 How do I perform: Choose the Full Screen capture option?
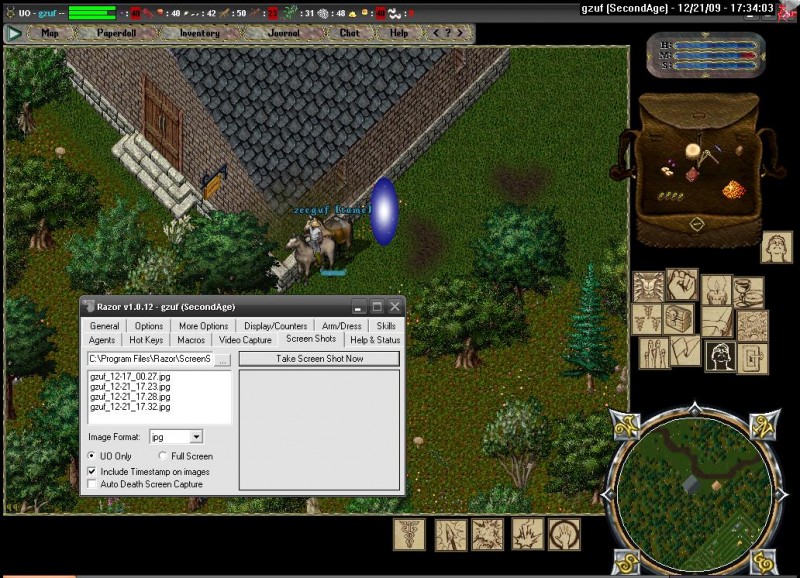[164, 457]
